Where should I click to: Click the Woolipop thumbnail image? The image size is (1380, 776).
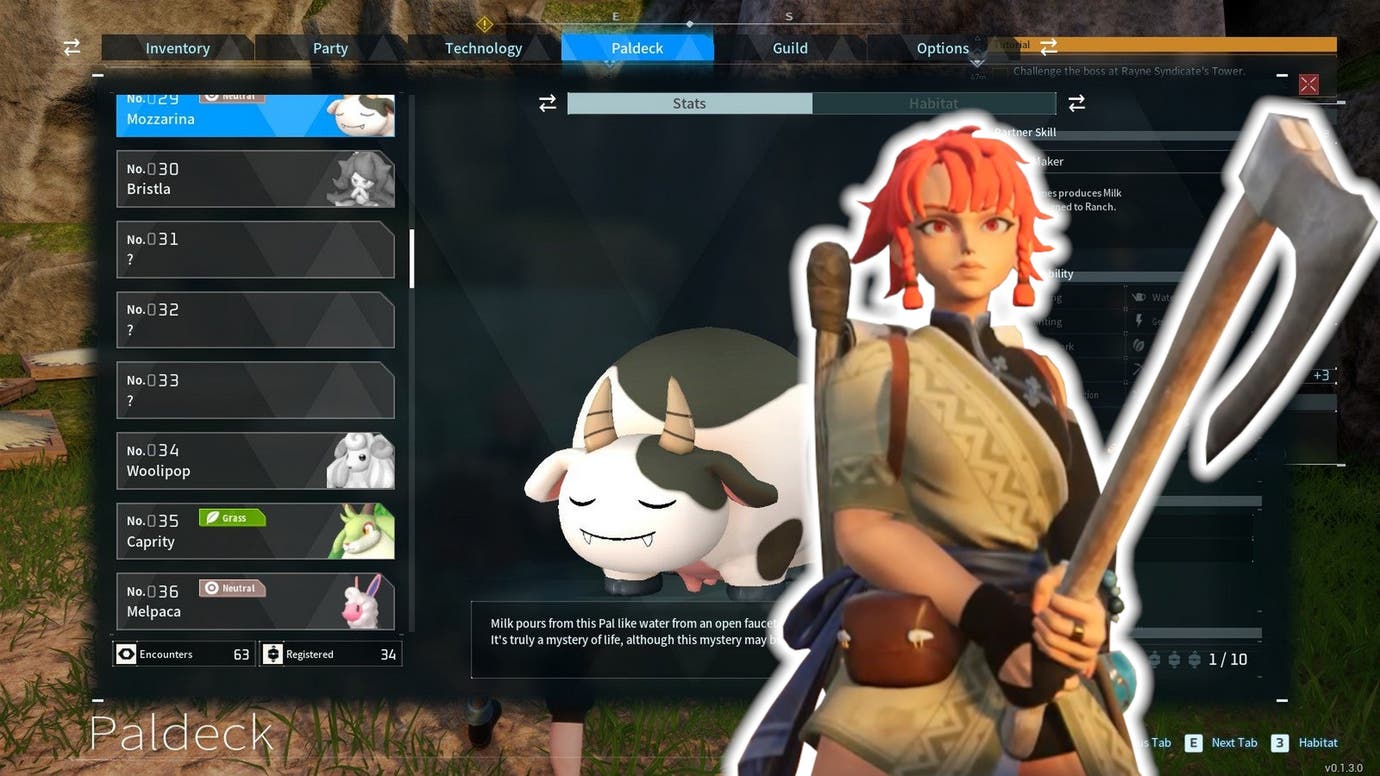[x=364, y=460]
